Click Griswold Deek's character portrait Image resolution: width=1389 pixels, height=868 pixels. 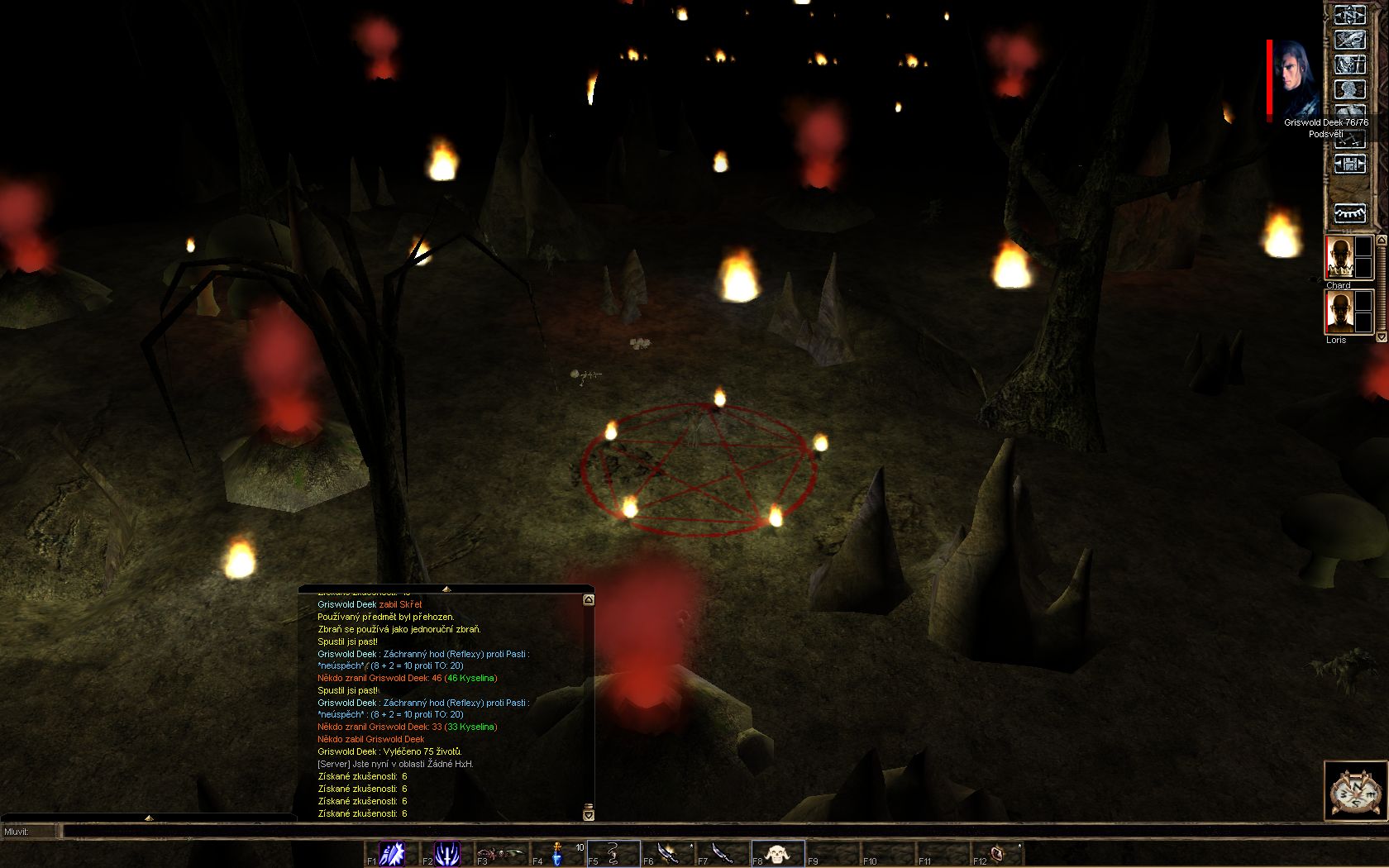pyautogui.click(x=1295, y=79)
